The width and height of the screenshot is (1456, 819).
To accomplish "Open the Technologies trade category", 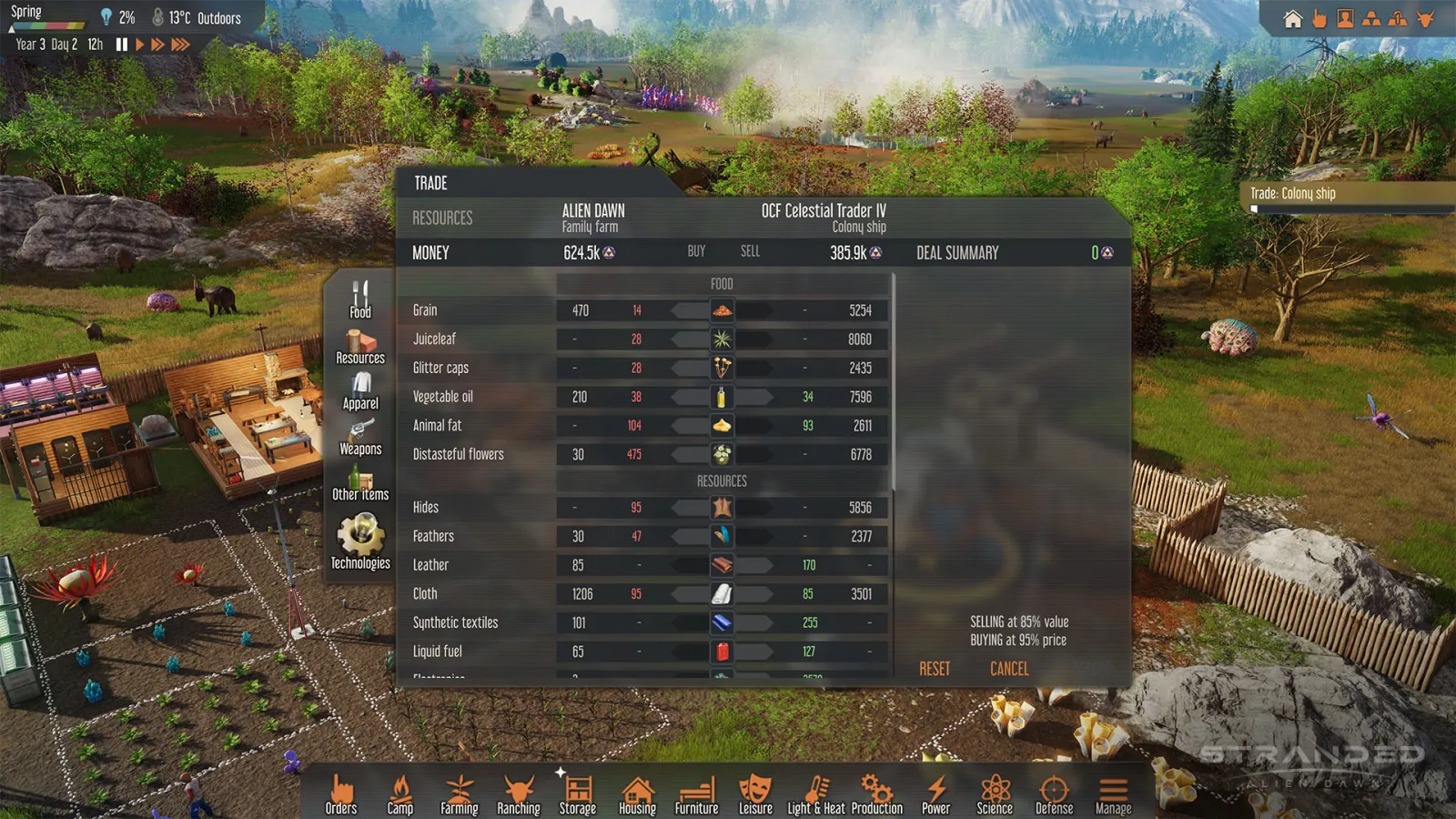I will click(360, 541).
